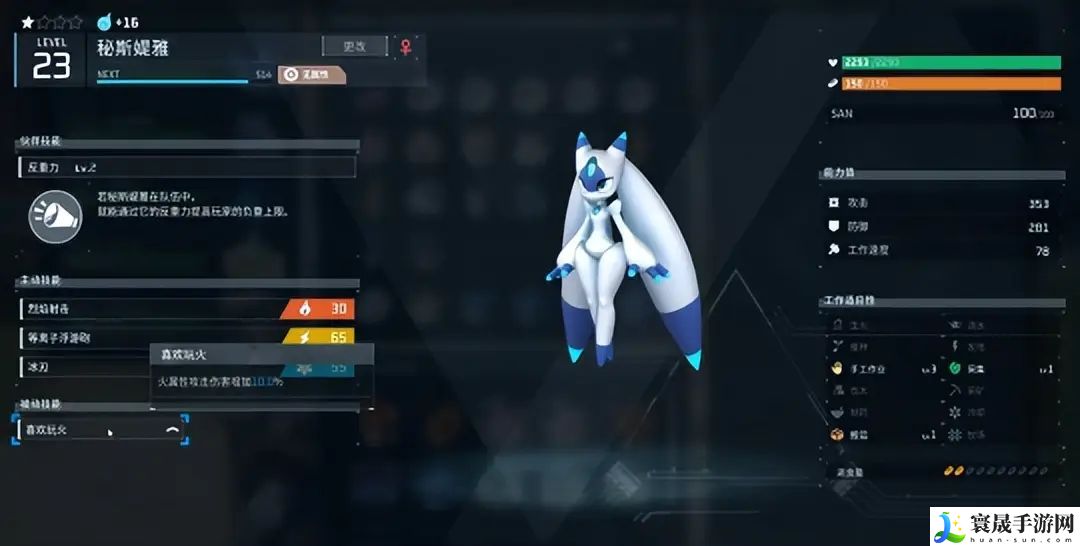Screen dimensions: 1080x546
Task: Click the 喜欢玩火 passive skill slot
Action: pos(100,430)
